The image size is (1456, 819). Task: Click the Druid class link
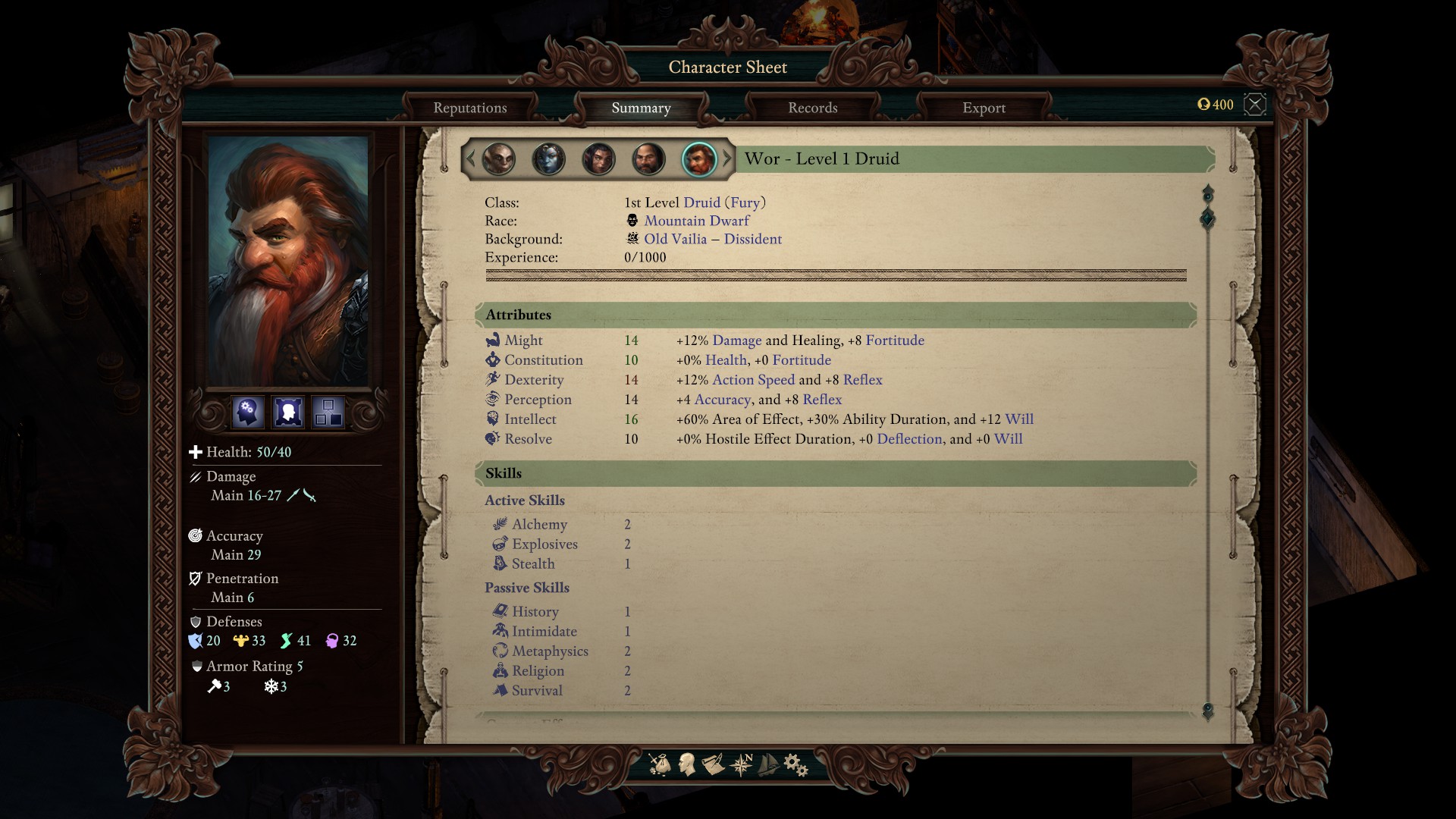[701, 202]
